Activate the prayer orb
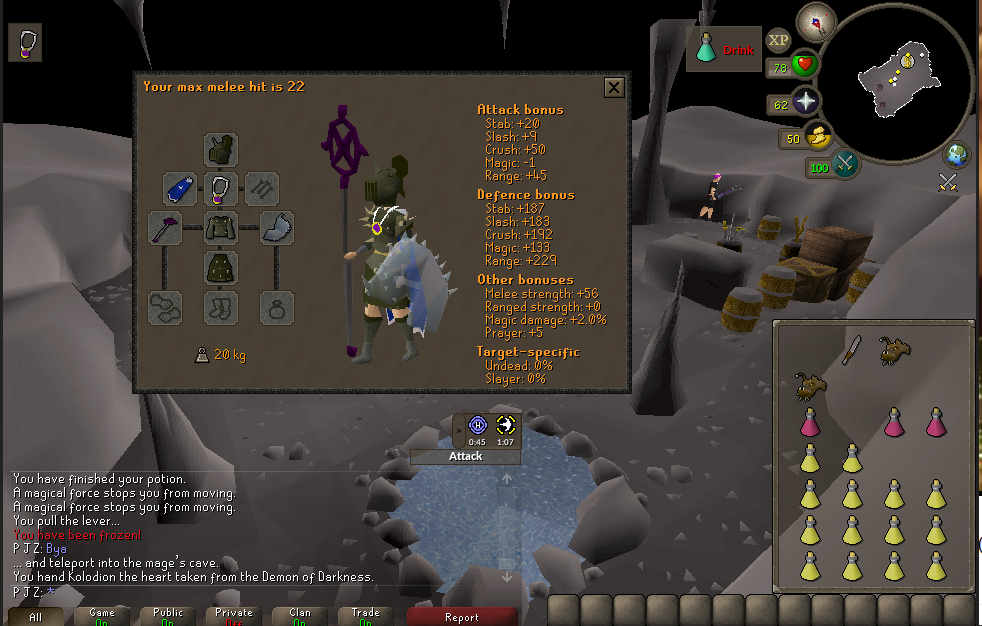 tap(805, 102)
